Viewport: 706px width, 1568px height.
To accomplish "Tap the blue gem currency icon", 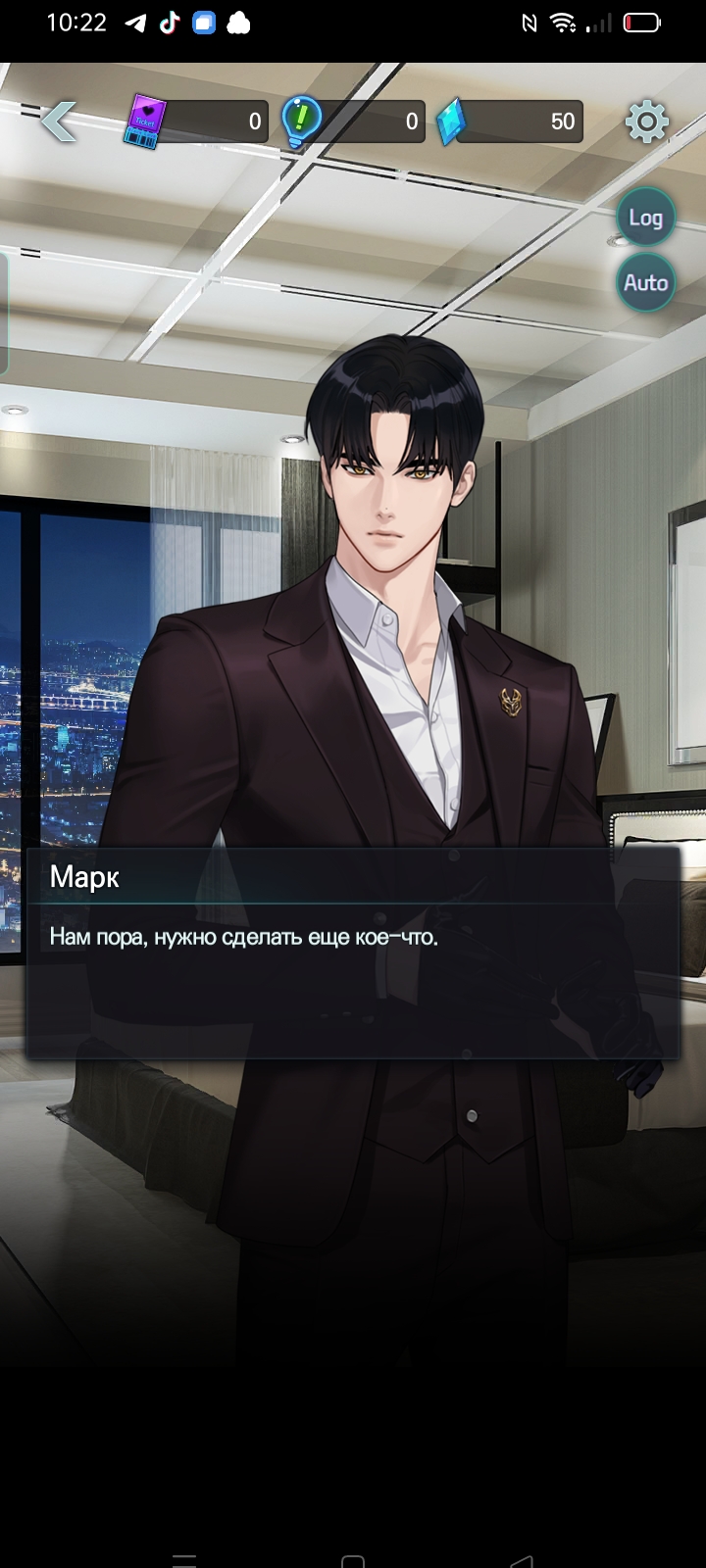I will coord(450,122).
